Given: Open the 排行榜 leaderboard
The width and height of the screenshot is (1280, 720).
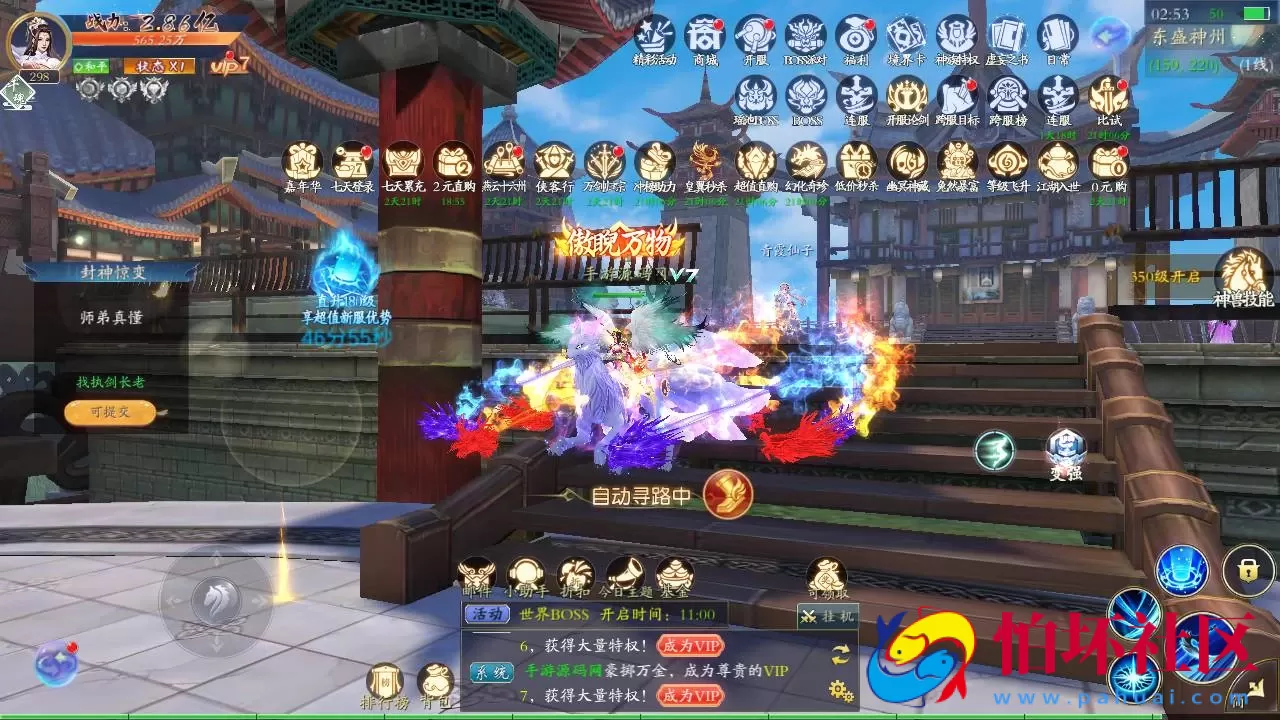Looking at the screenshot, I should pos(384,682).
